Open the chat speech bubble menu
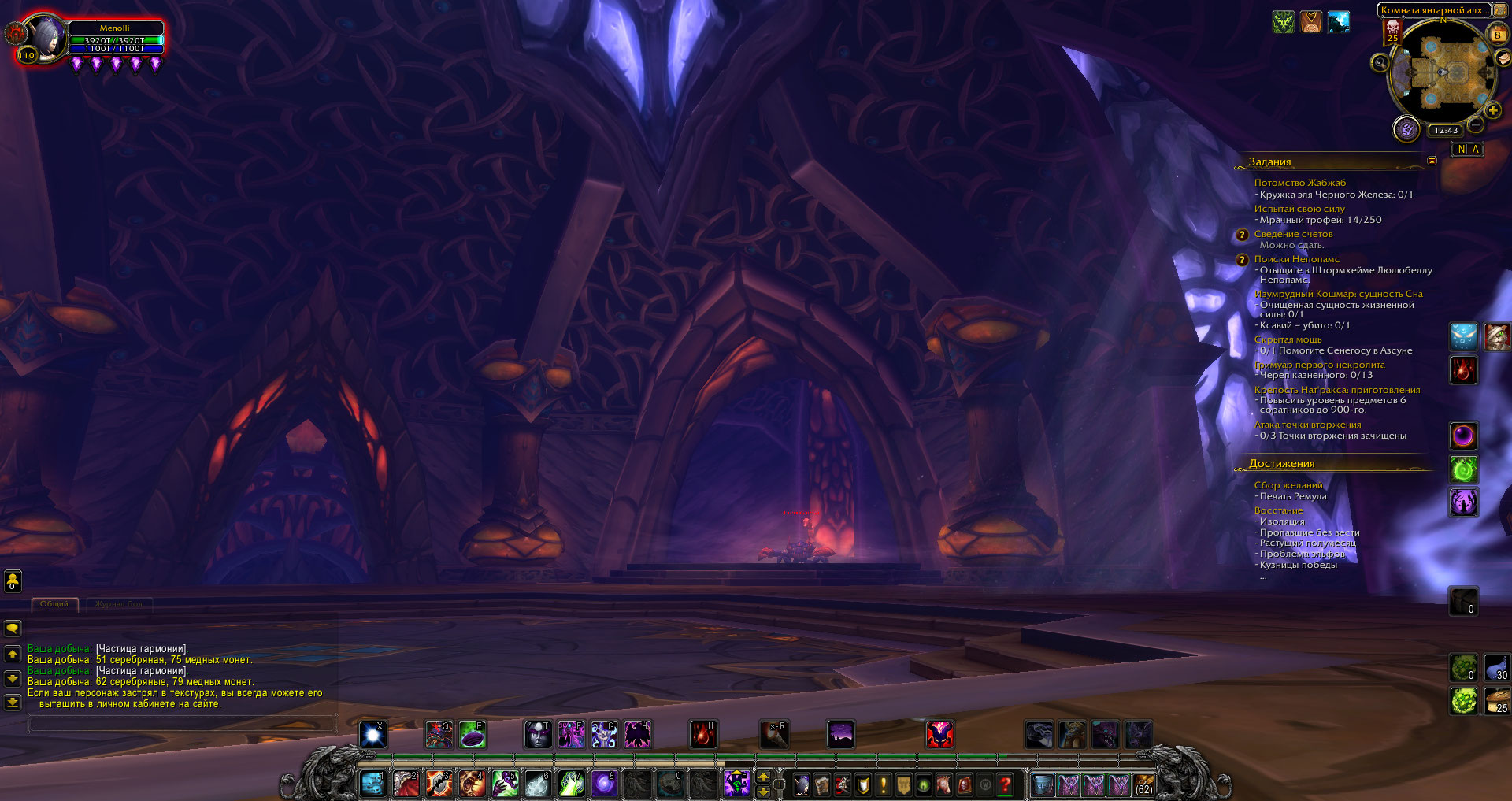 point(13,629)
